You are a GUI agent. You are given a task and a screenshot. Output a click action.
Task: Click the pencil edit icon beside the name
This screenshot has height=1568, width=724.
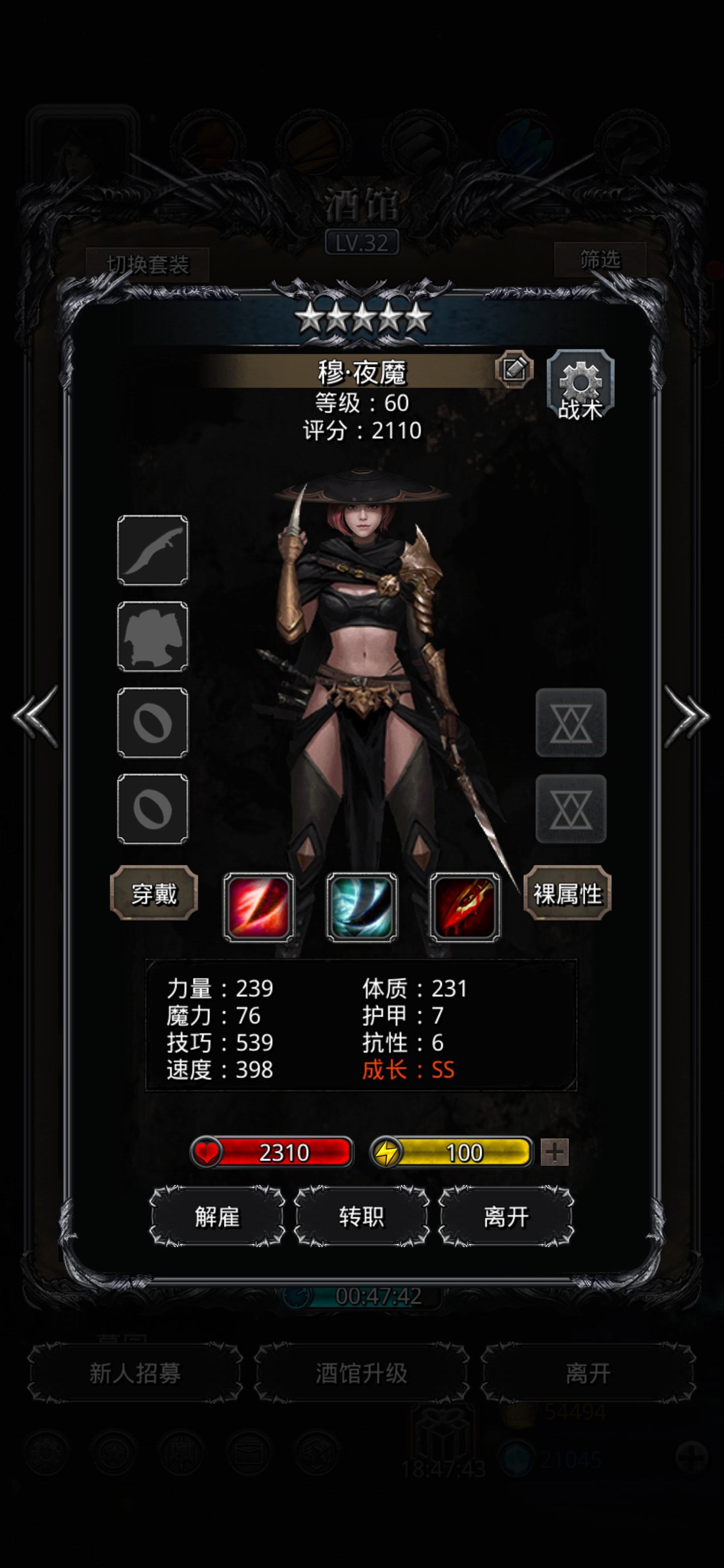(513, 369)
